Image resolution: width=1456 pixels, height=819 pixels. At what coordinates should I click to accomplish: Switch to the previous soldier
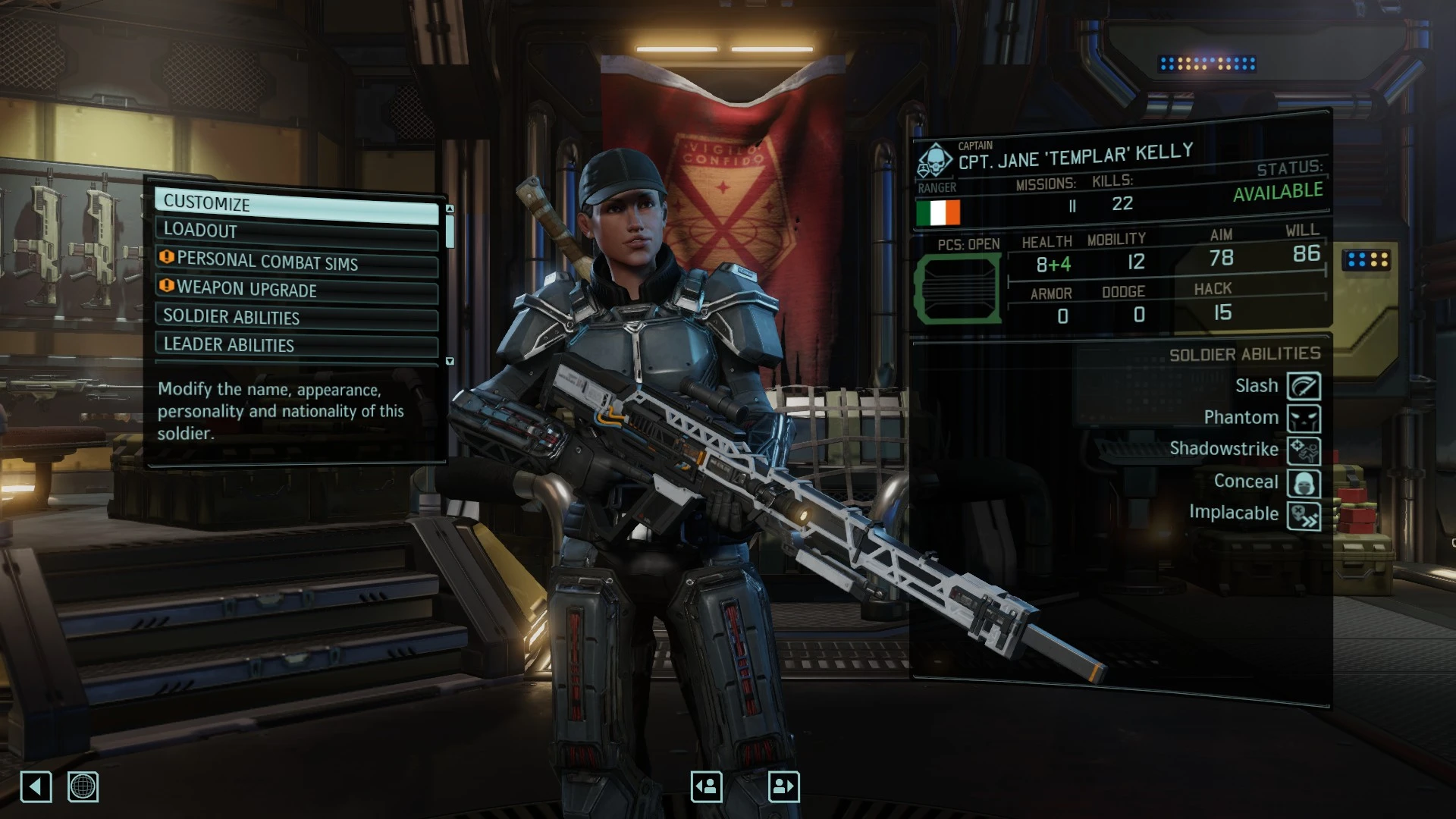tap(706, 786)
